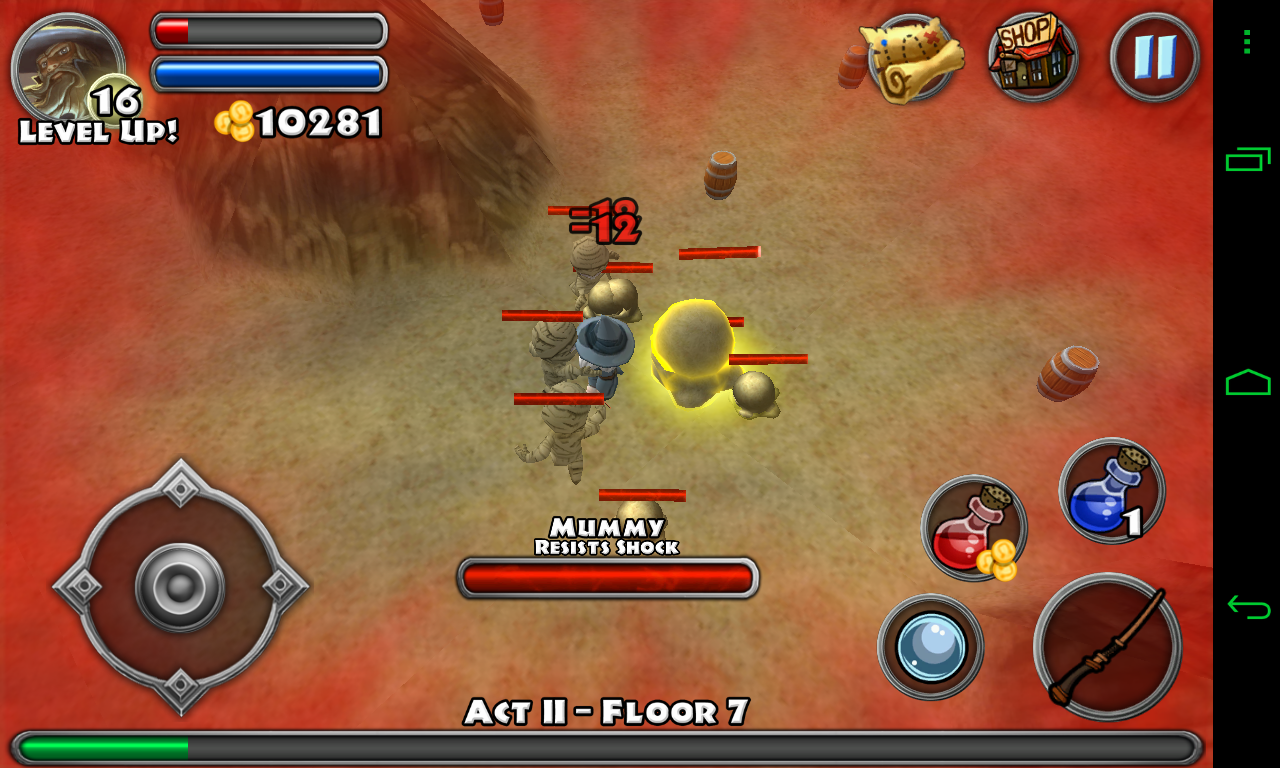This screenshot has width=1280, height=768.
Task: Tap the wizard portrait with Level Up
Action: [x=67, y=70]
